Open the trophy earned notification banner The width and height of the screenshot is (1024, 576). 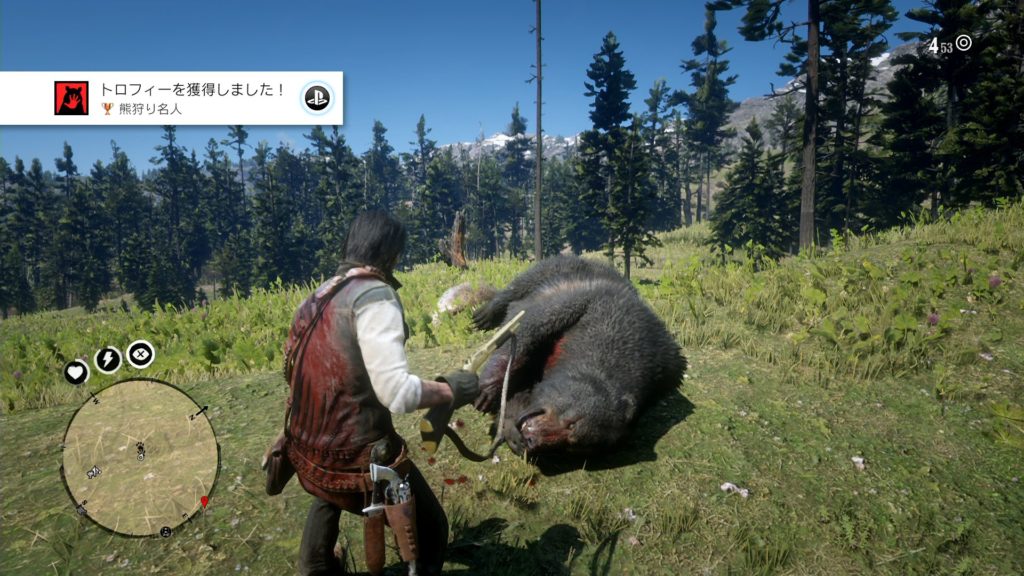coord(180,98)
